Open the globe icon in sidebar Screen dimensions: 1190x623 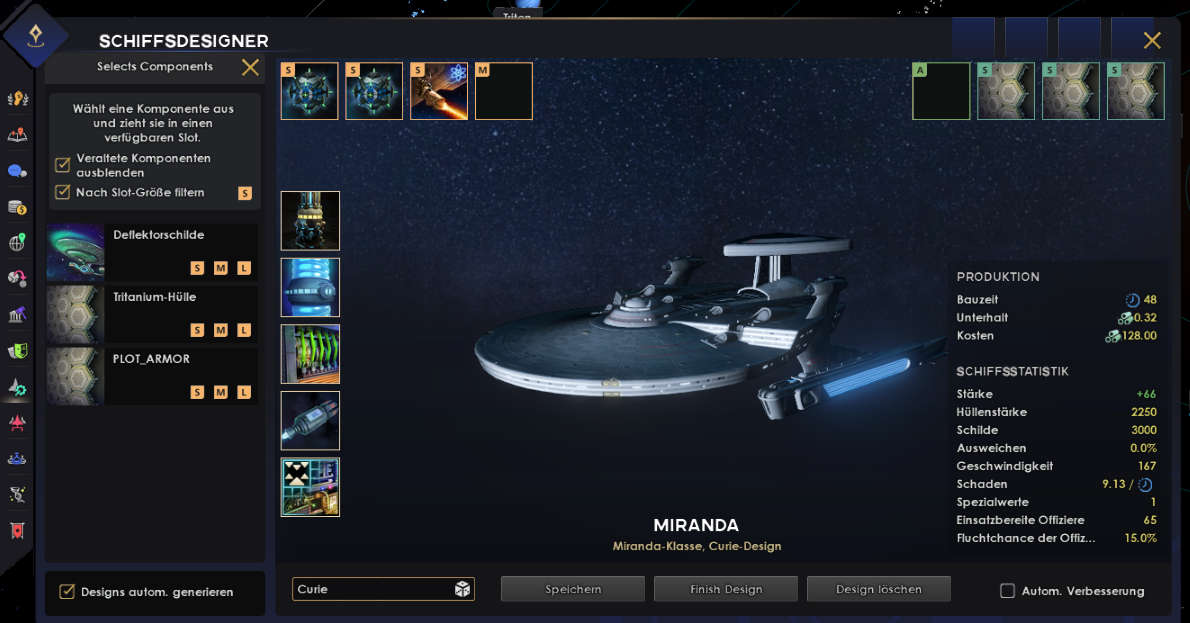click(17, 243)
